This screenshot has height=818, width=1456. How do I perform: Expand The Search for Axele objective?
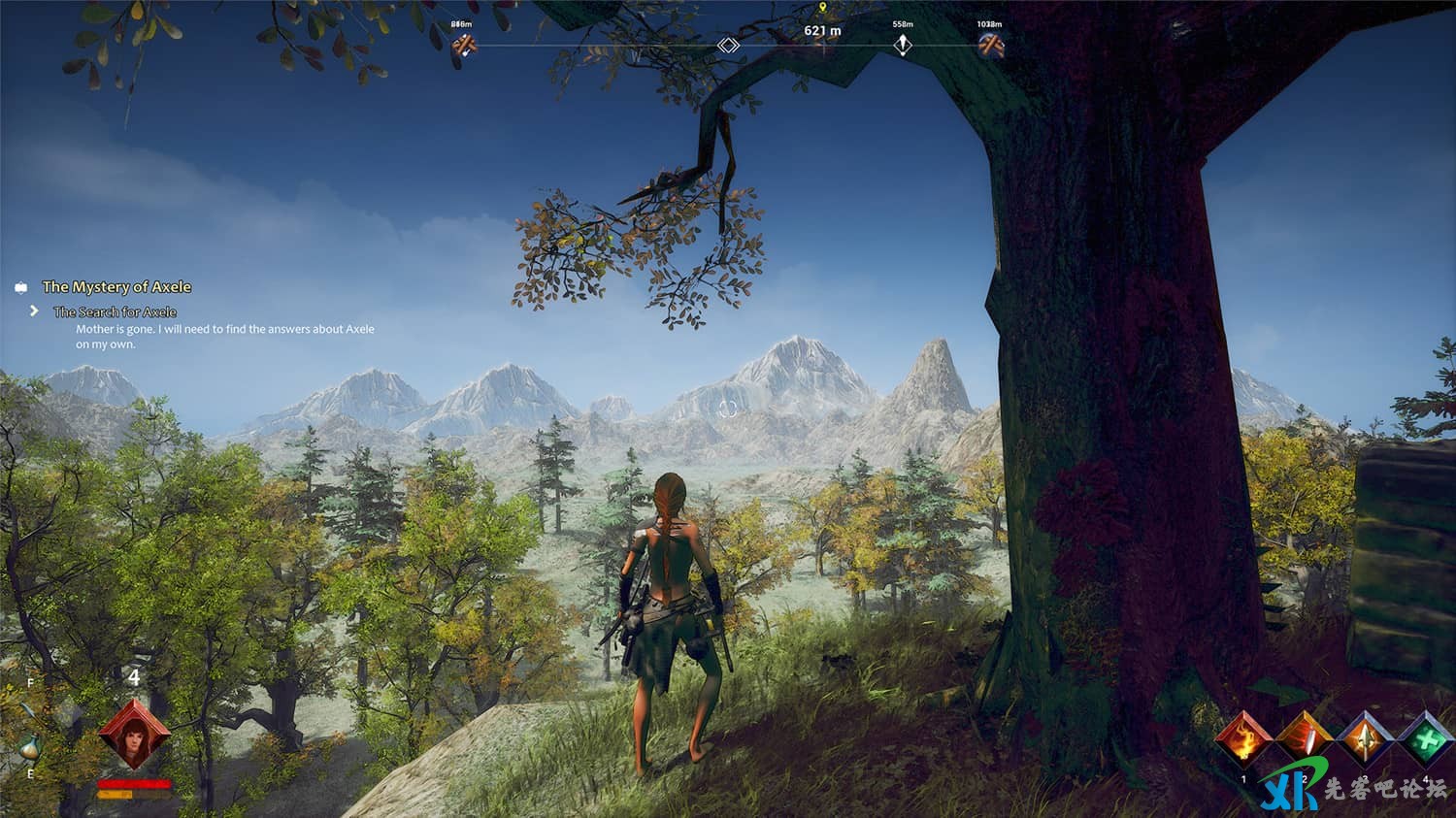(115, 311)
